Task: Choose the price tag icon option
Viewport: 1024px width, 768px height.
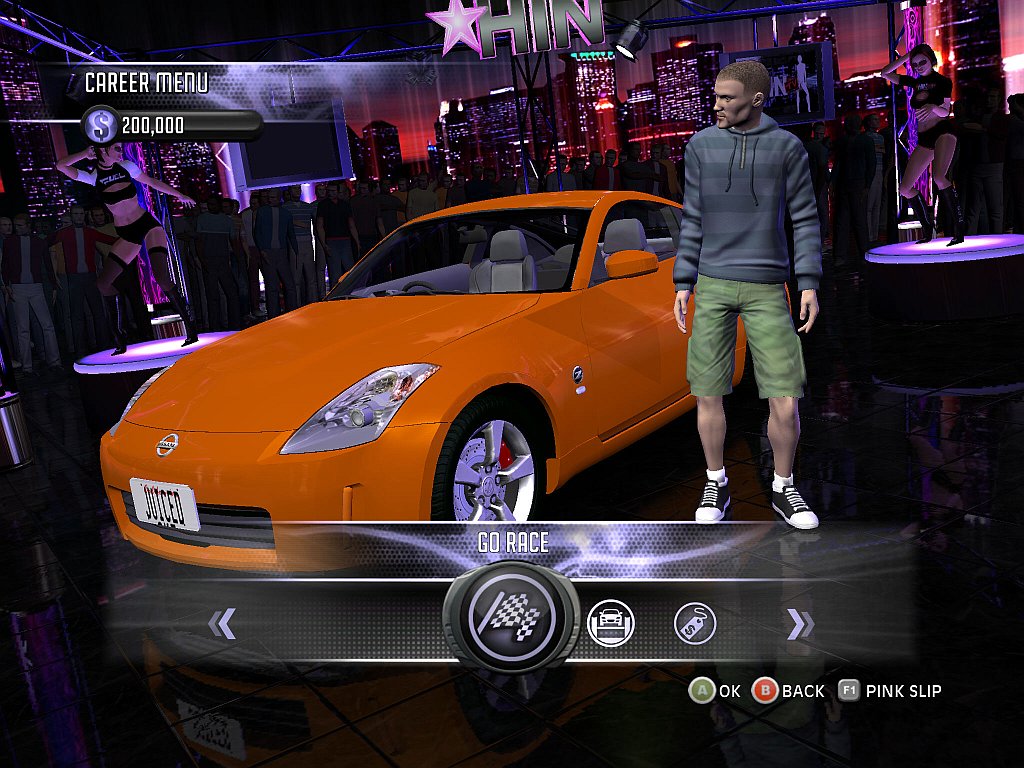Action: 695,624
